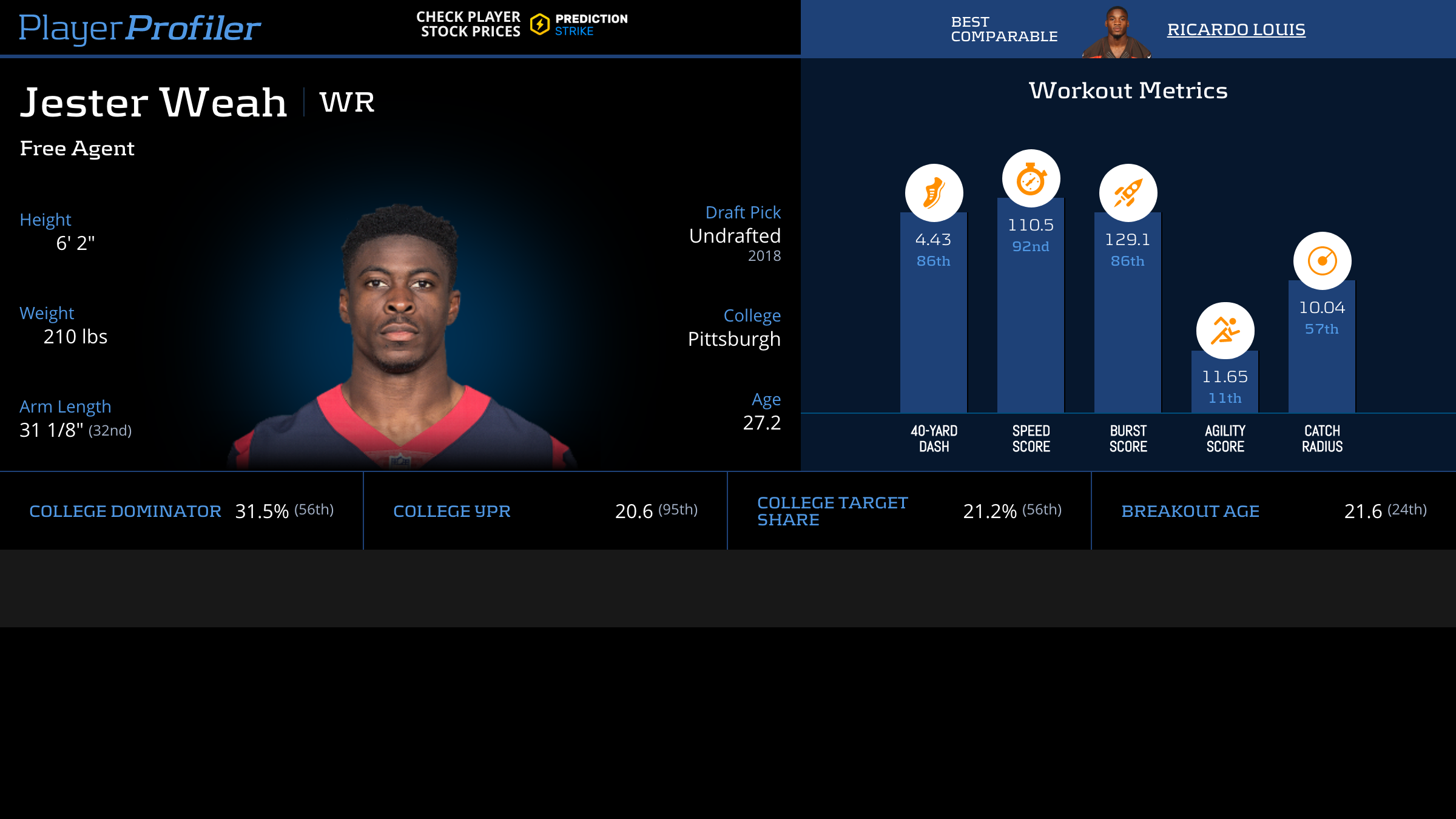Show the College YPR metric

pyautogui.click(x=451, y=511)
